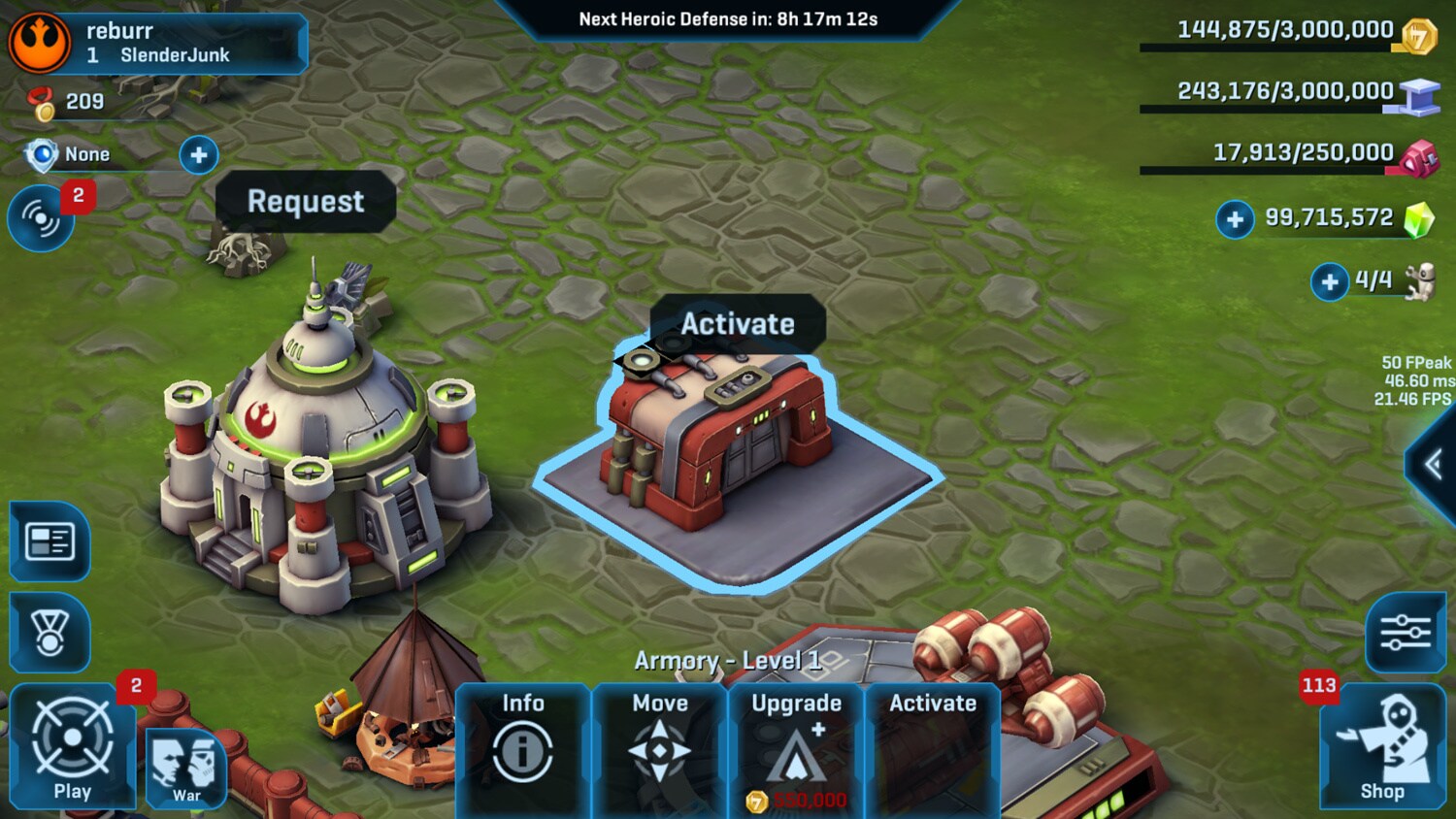Click the Activate button in the bottom action bar
The height and width of the screenshot is (819, 1456).
coord(932,747)
